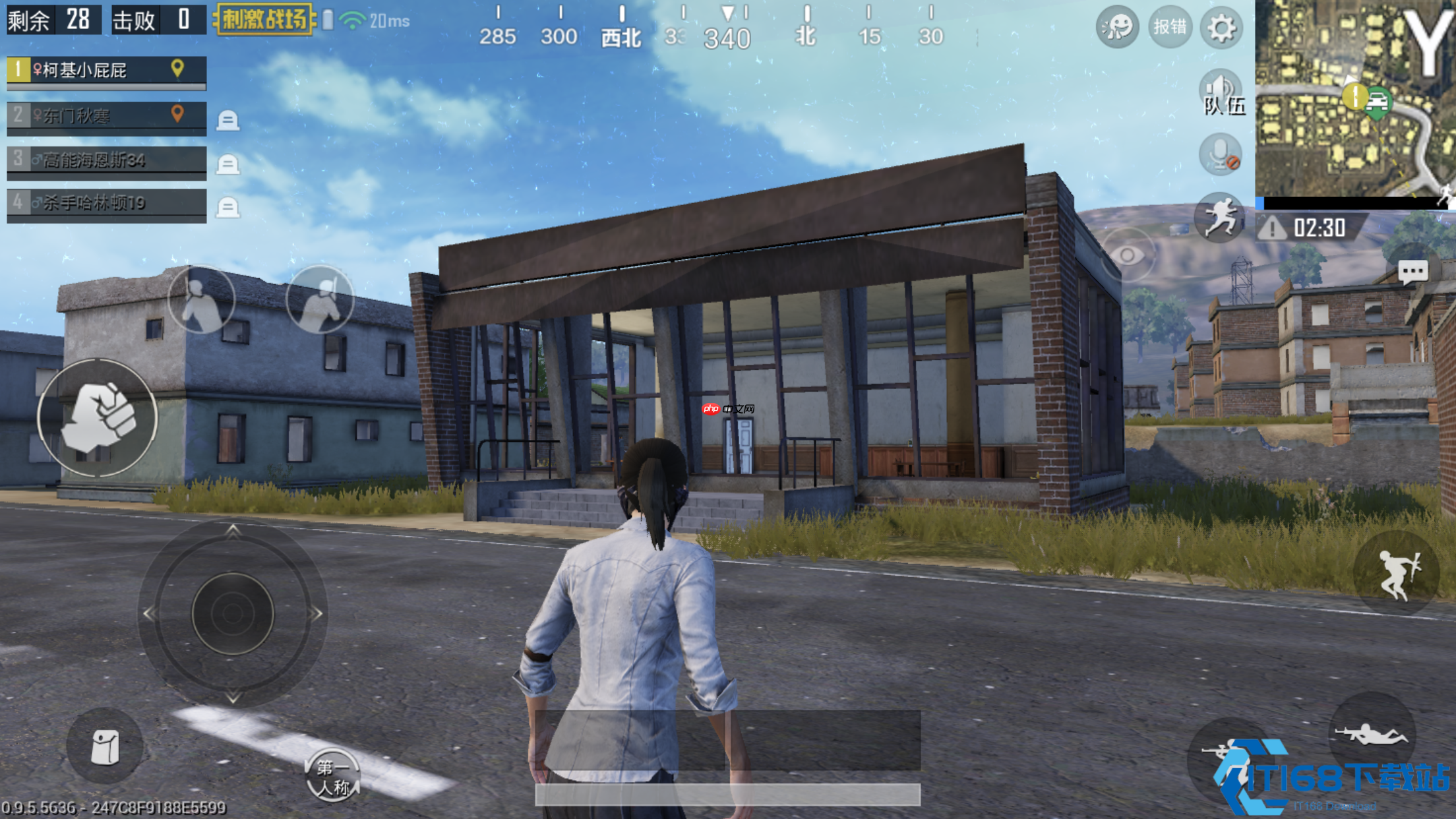This screenshot has height=819, width=1456.
Task: Select teammate 杀手哈林顿19 in team list
Action: pos(106,203)
